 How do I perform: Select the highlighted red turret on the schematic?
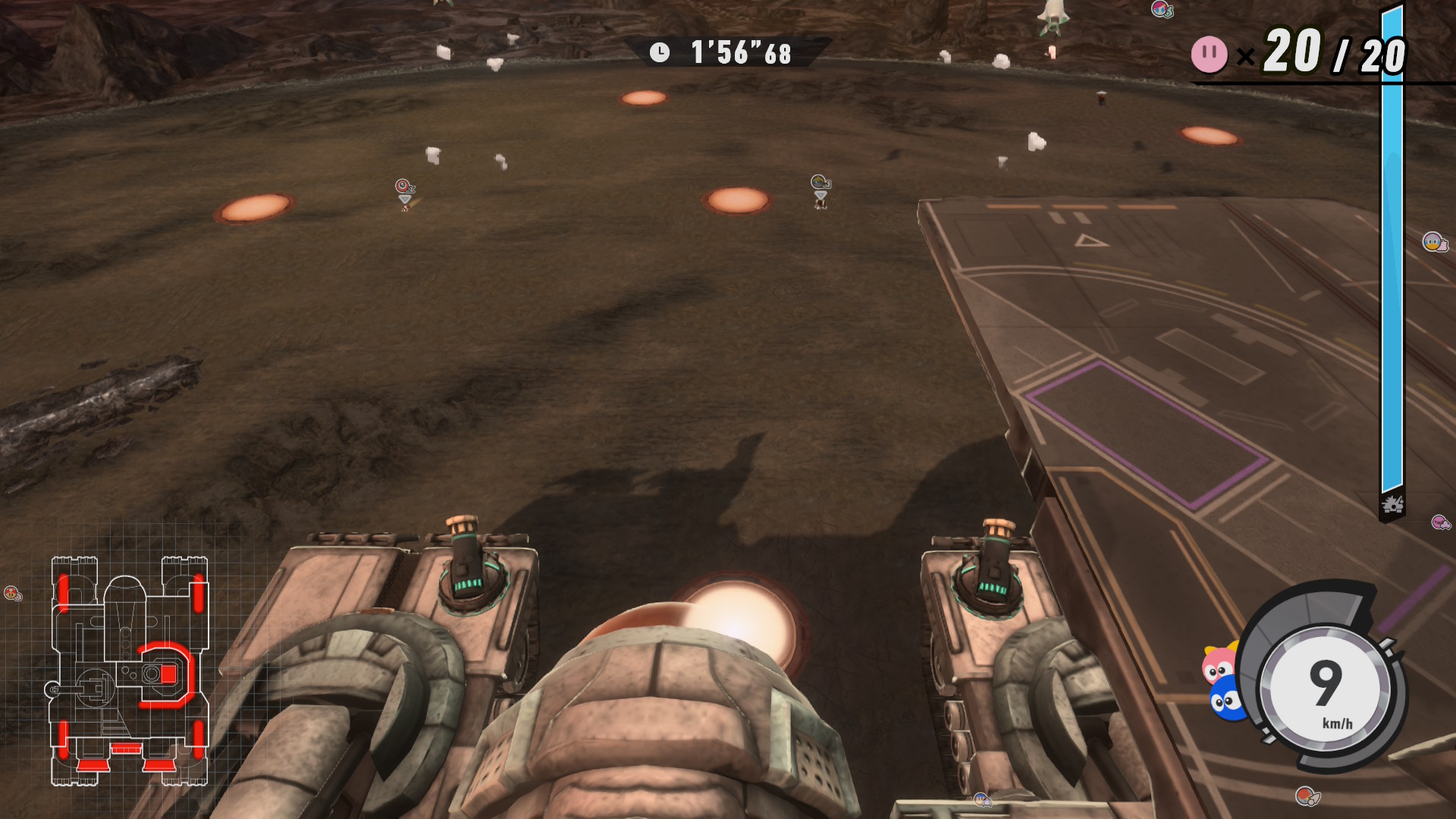(166, 674)
